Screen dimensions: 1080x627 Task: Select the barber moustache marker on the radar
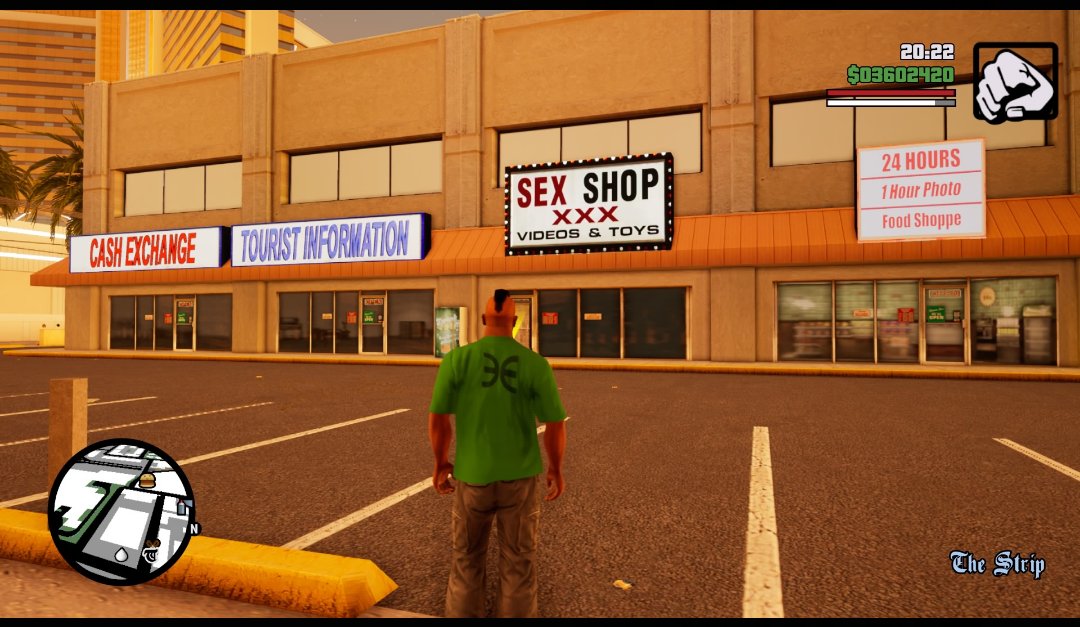click(x=152, y=548)
